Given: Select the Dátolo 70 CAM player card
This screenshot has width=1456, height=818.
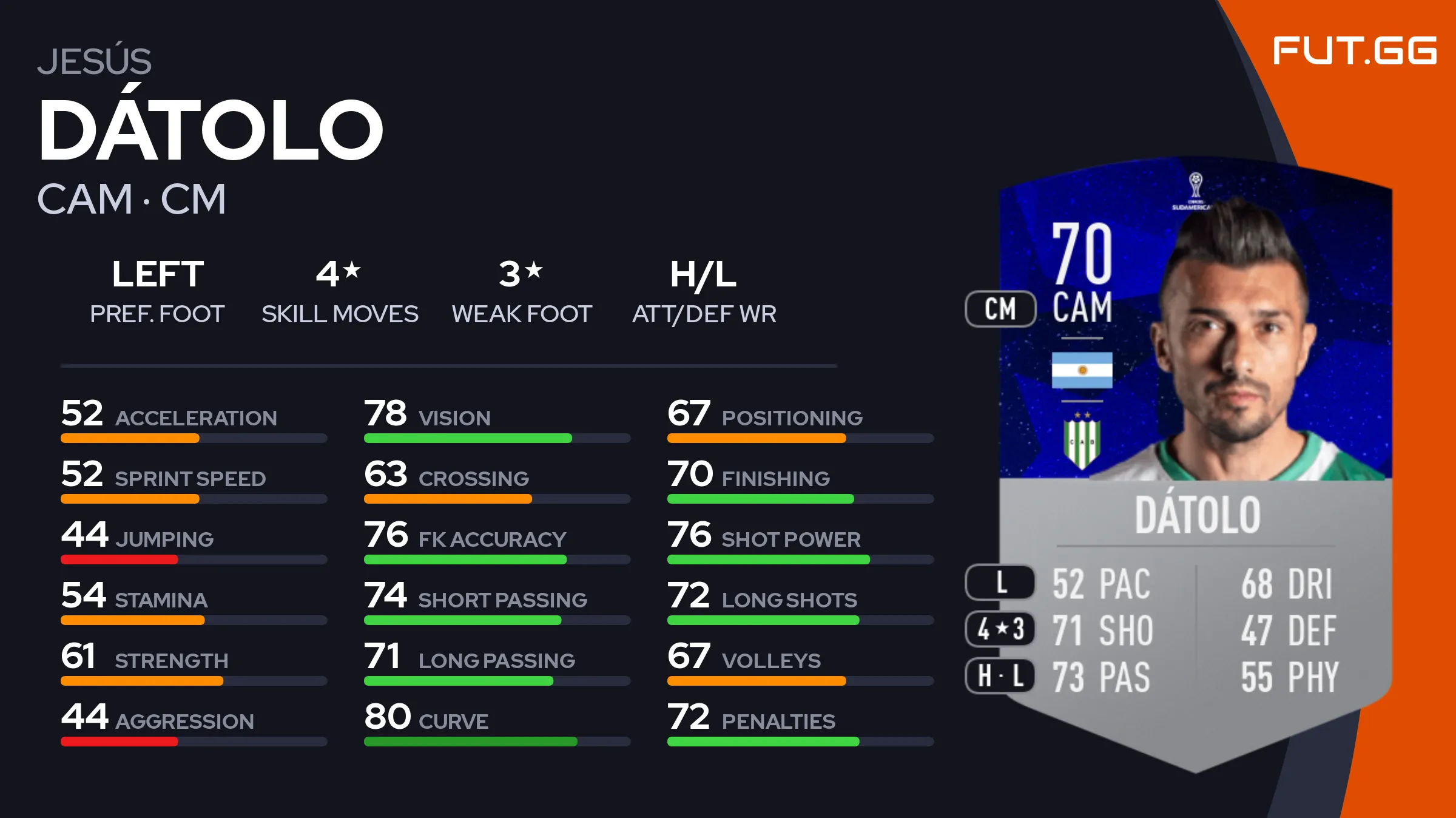Looking at the screenshot, I should tap(1195, 461).
